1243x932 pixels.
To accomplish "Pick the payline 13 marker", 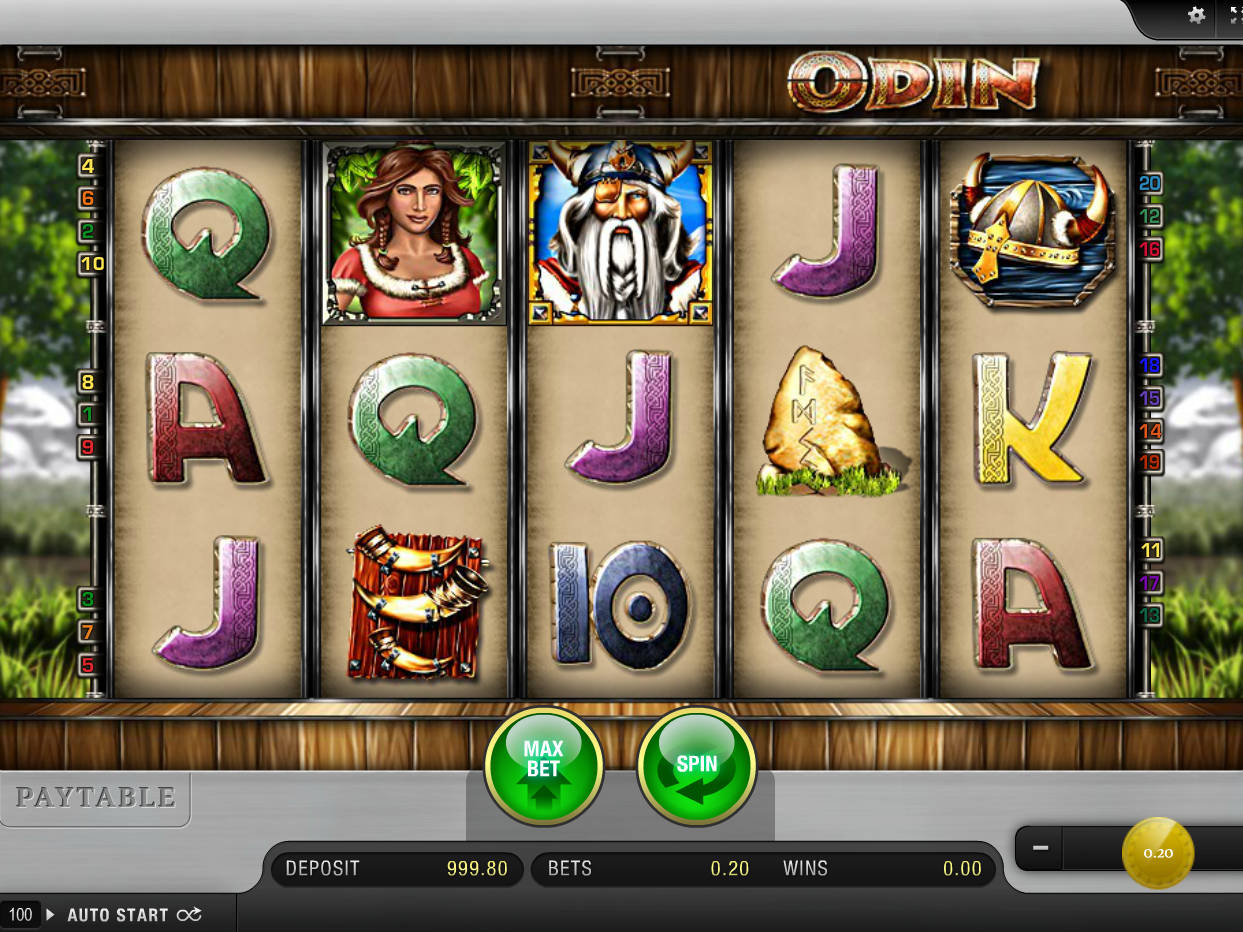I will (x=1150, y=614).
